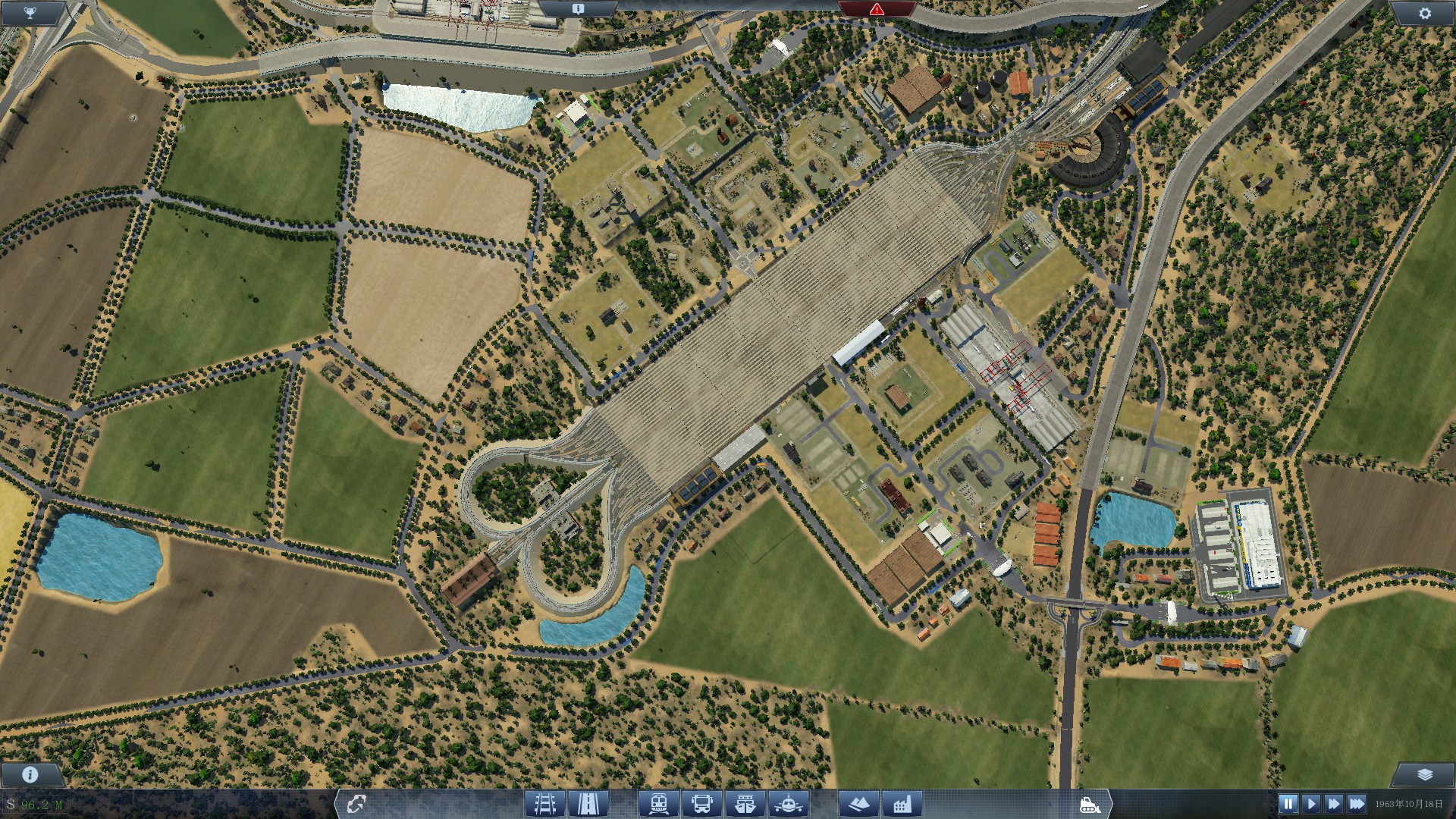The image size is (1456, 819).
Task: Open the industry construction menu
Action: pos(902,805)
